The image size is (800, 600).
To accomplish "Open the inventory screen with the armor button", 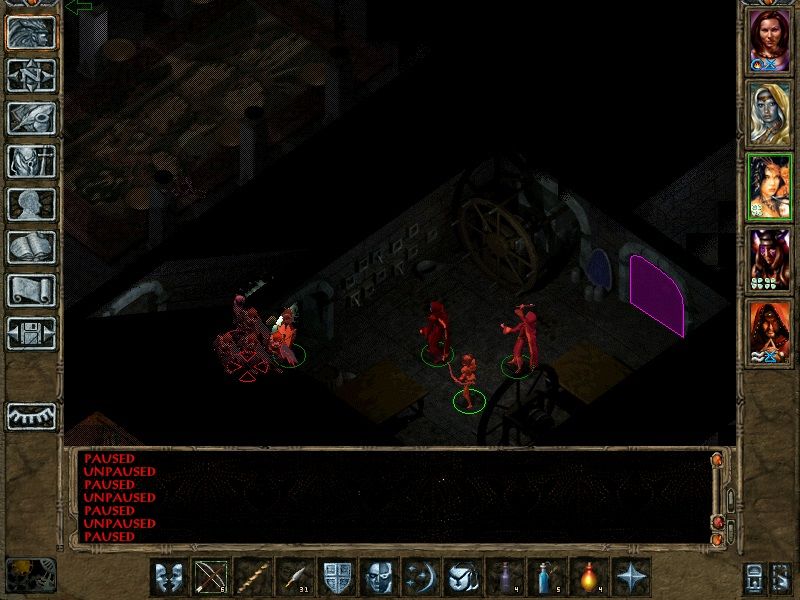I will click(32, 160).
